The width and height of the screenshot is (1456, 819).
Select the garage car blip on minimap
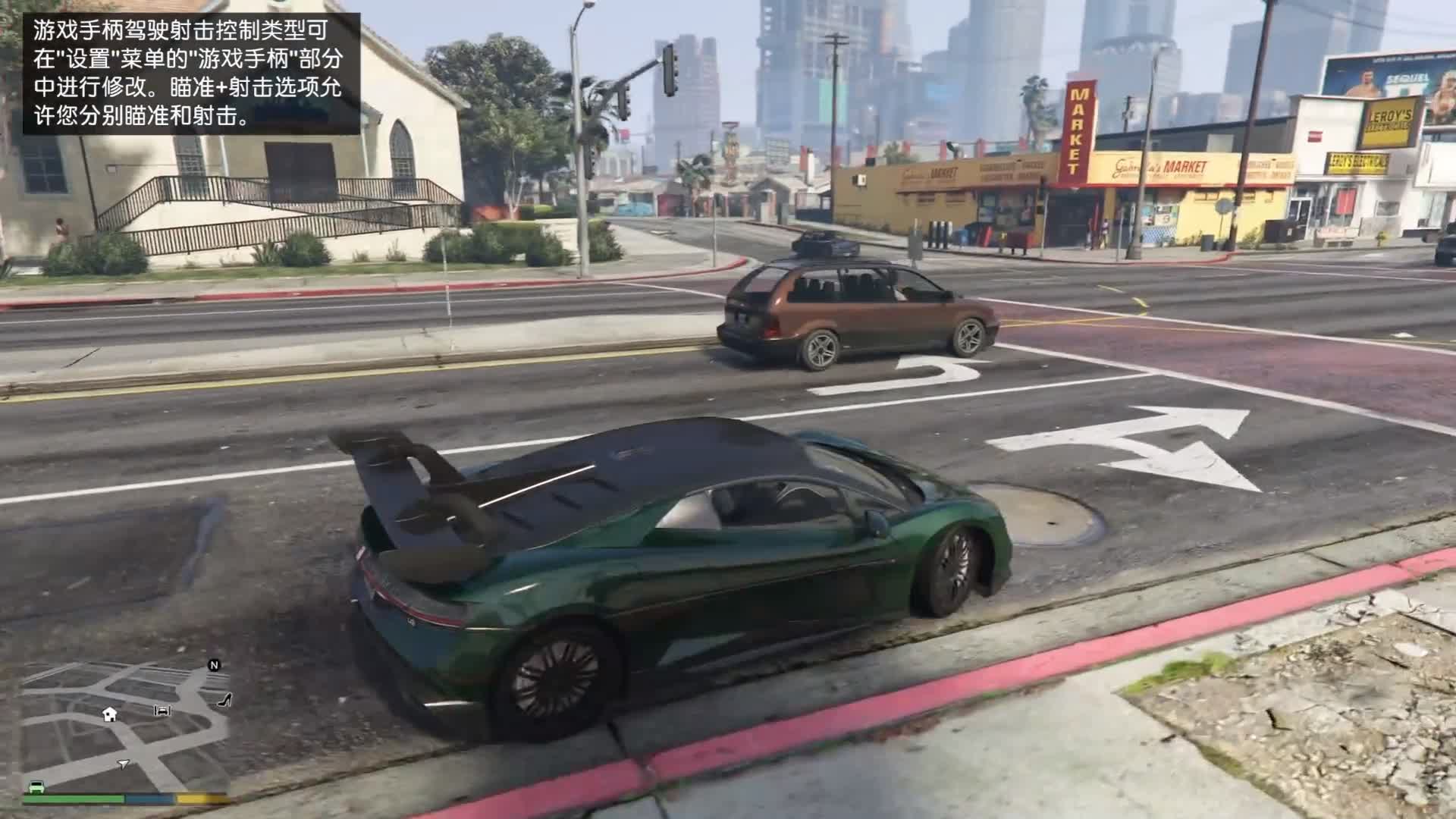(162, 711)
